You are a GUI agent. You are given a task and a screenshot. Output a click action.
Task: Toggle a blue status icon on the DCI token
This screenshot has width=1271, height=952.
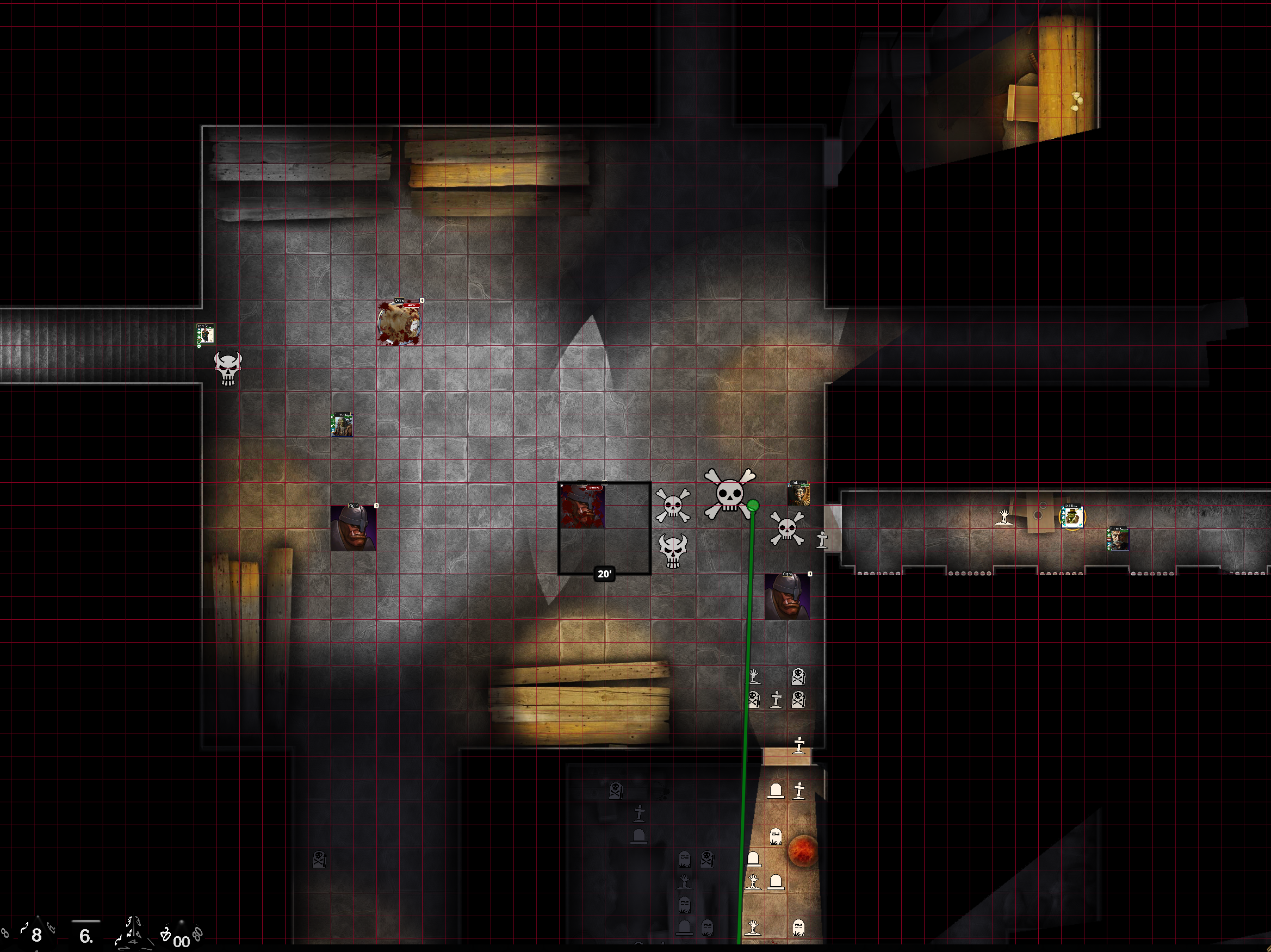1064,513
